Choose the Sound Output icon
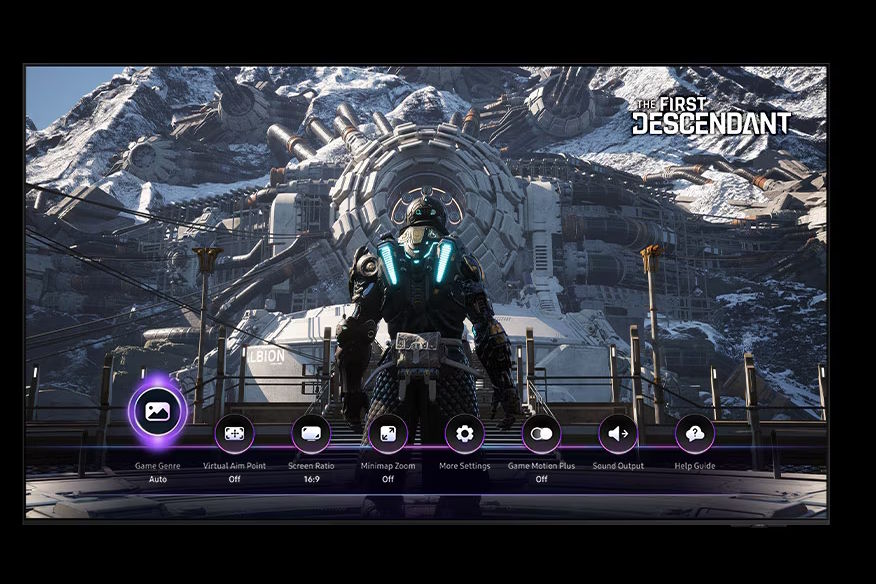Image resolution: width=876 pixels, height=584 pixels. click(618, 434)
